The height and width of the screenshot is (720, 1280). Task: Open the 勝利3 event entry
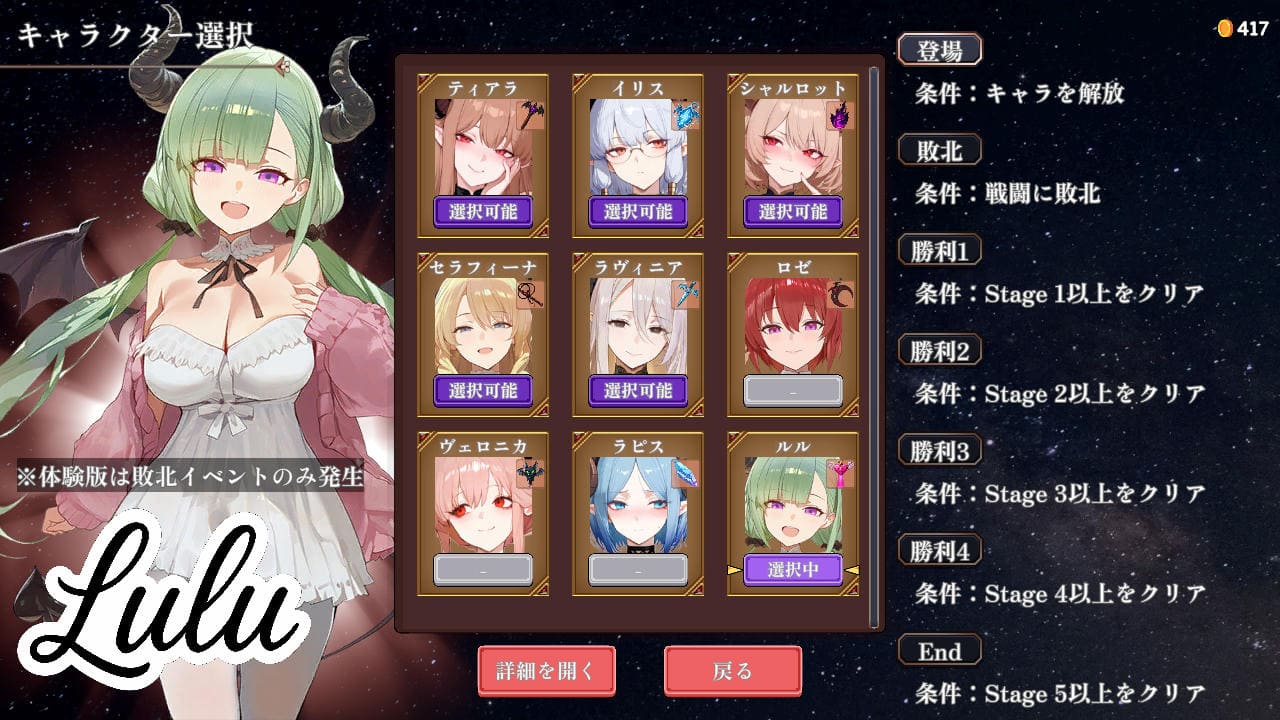coord(939,451)
